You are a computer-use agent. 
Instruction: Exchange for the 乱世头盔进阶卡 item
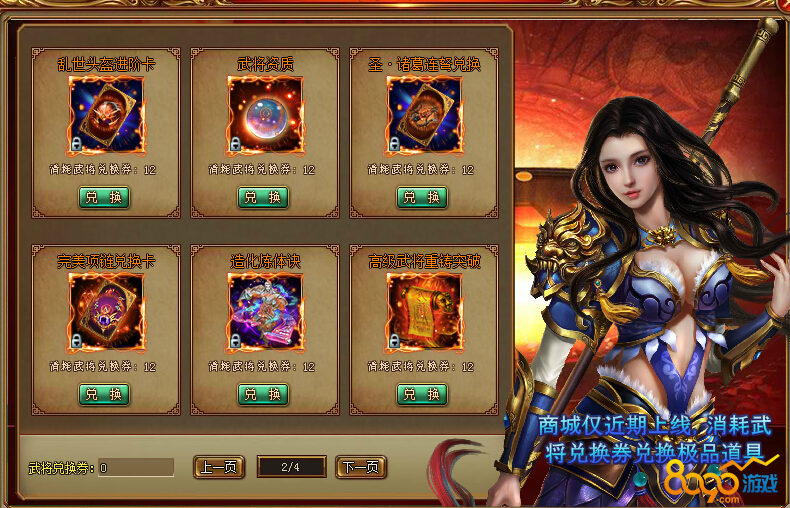105,197
